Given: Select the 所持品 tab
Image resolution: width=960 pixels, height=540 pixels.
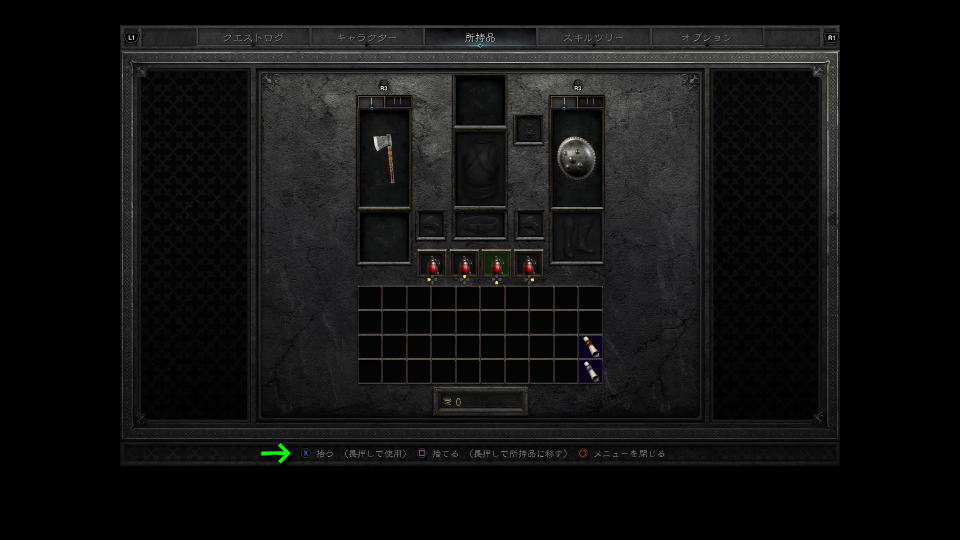Looking at the screenshot, I should (480, 38).
